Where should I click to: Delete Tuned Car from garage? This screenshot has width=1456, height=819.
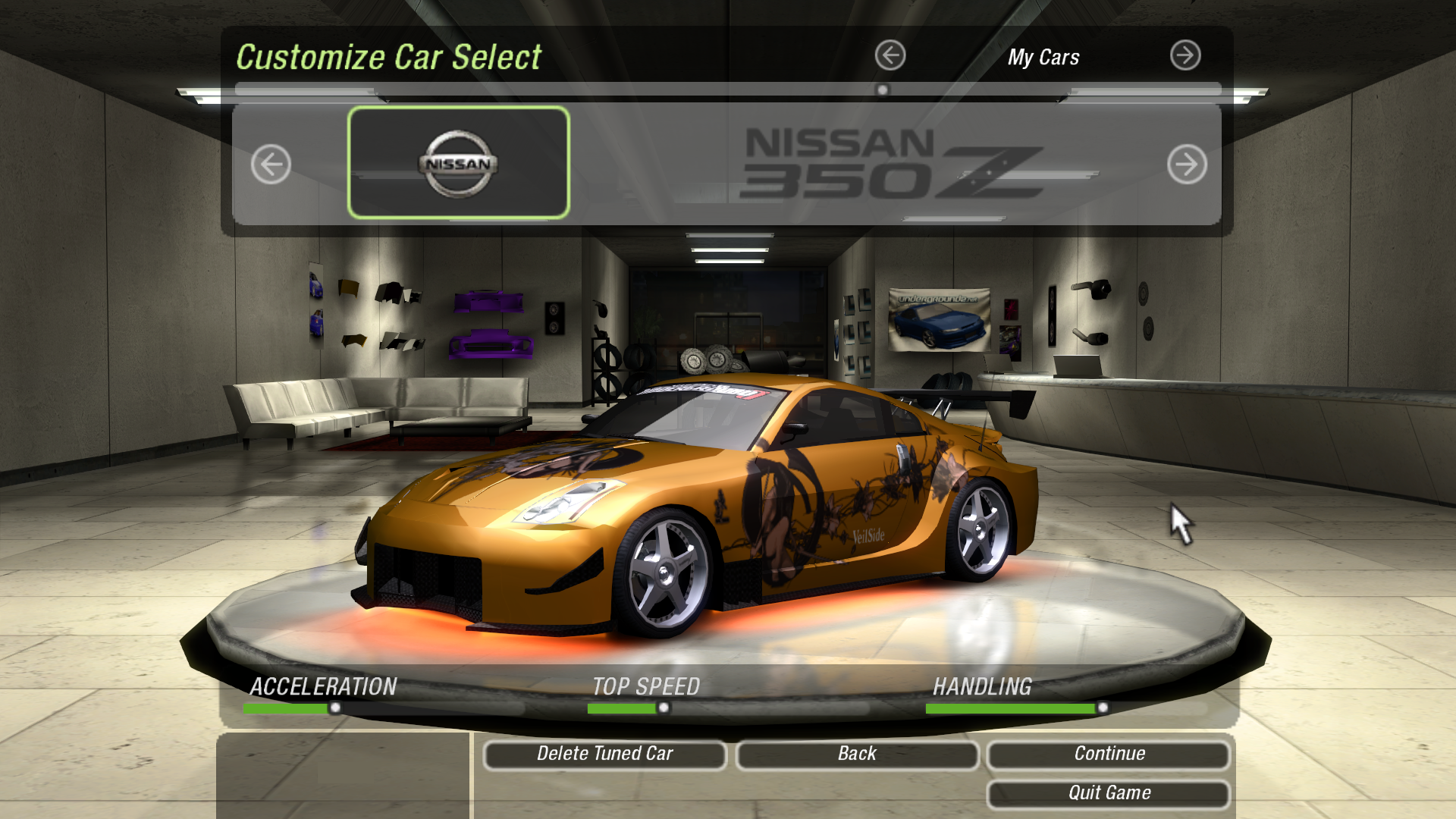(604, 754)
